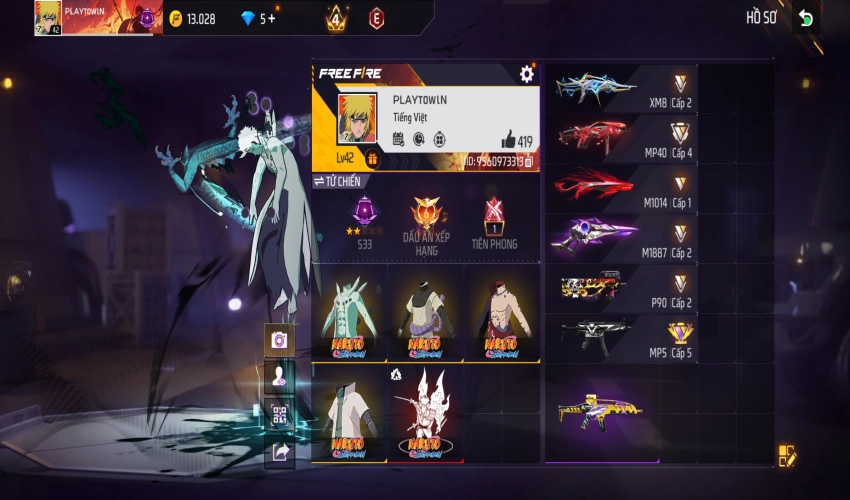Image resolution: width=850 pixels, height=500 pixels.
Task: Select the Tiên Phong badge
Action: pos(493,222)
